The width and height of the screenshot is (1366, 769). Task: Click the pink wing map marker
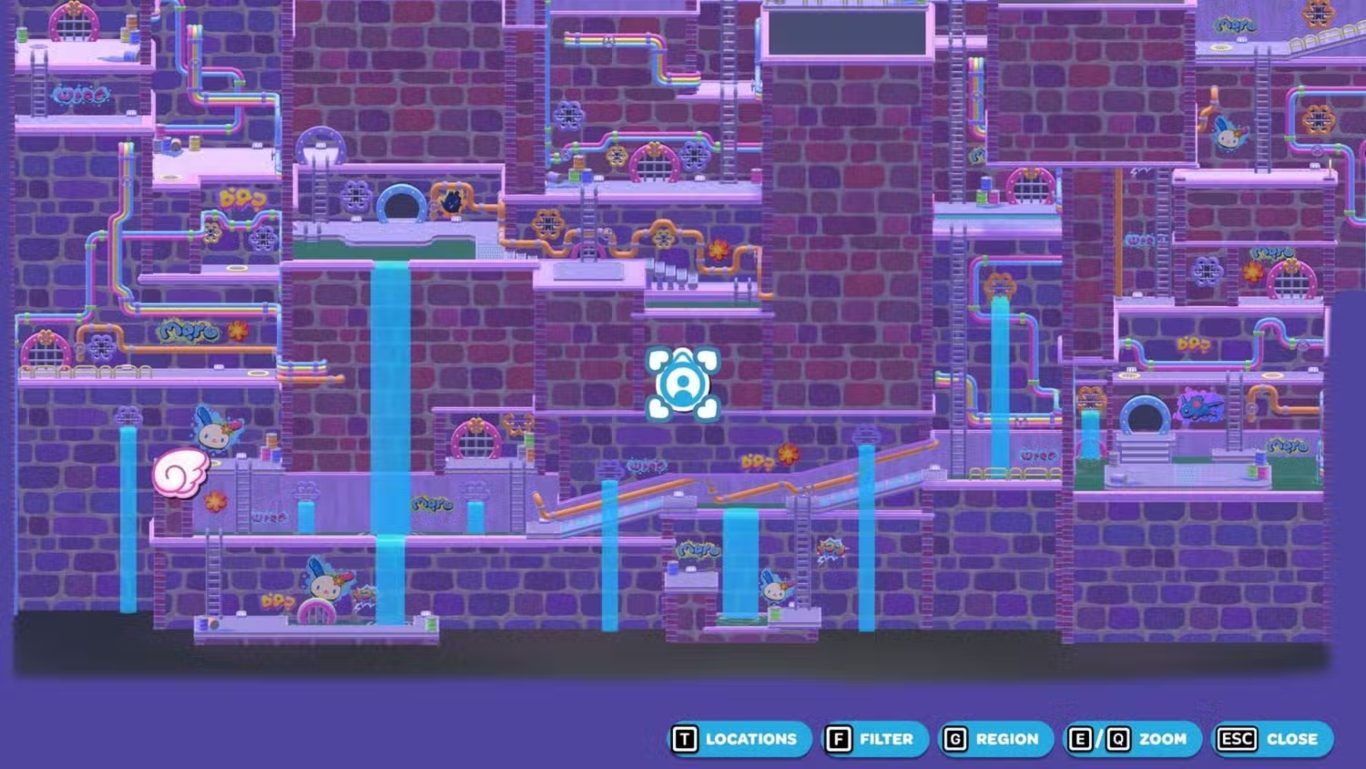coord(180,470)
